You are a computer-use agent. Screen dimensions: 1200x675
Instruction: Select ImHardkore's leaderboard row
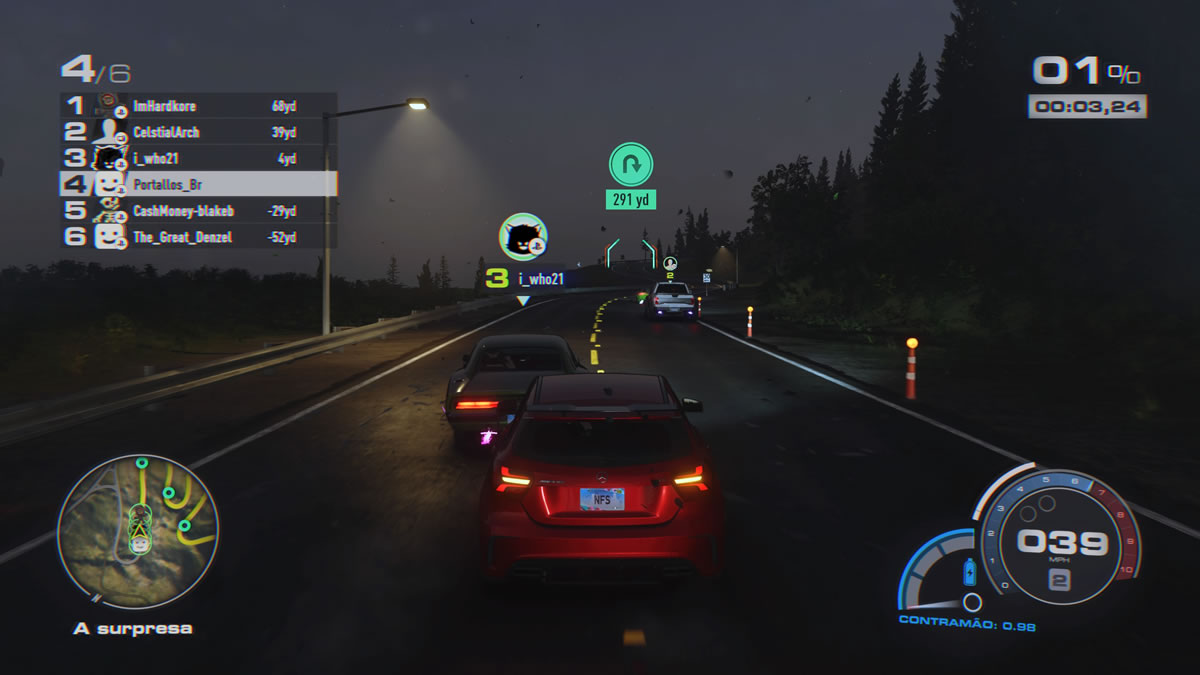pyautogui.click(x=200, y=106)
